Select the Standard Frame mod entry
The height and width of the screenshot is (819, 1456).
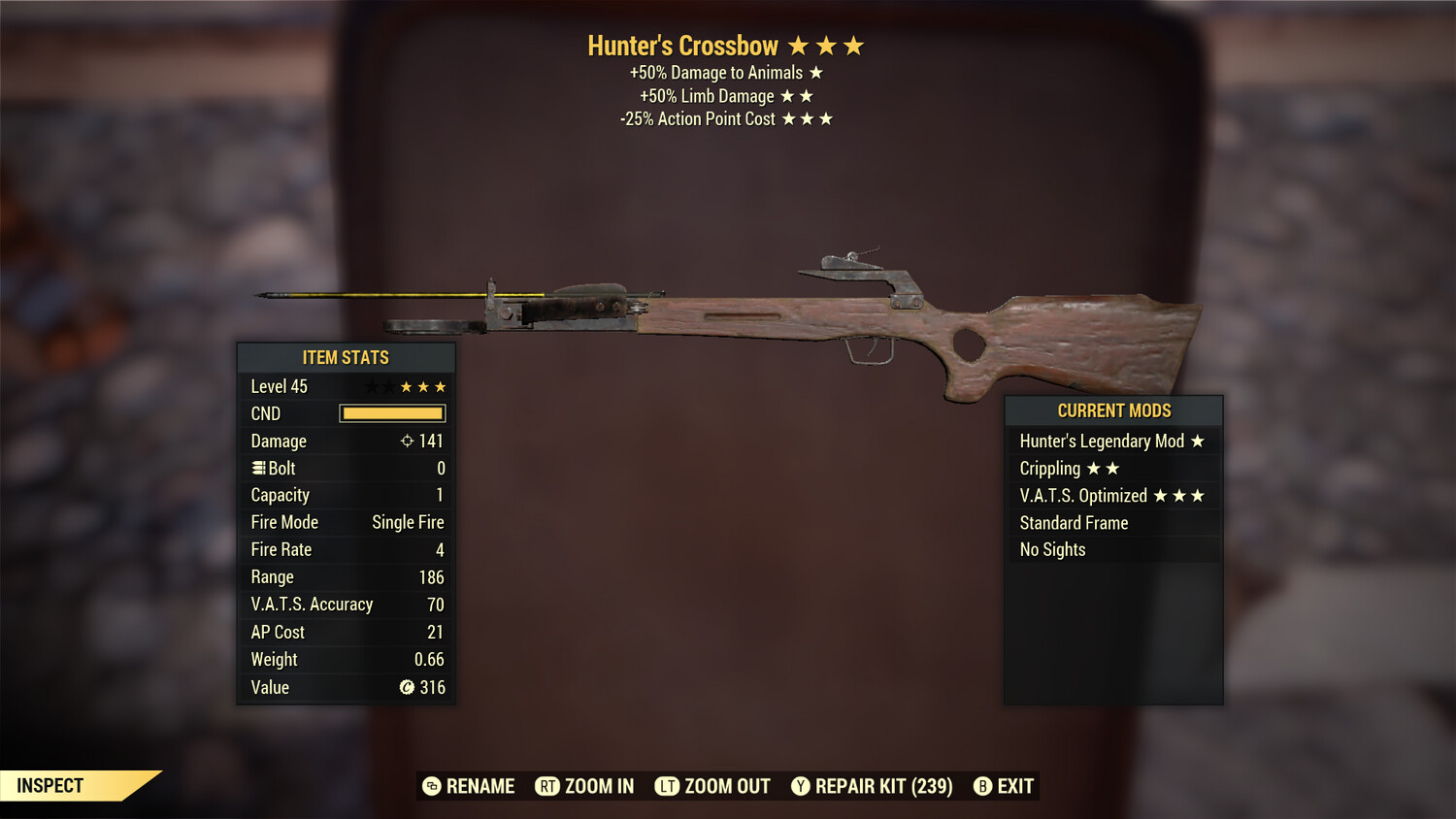[1074, 522]
